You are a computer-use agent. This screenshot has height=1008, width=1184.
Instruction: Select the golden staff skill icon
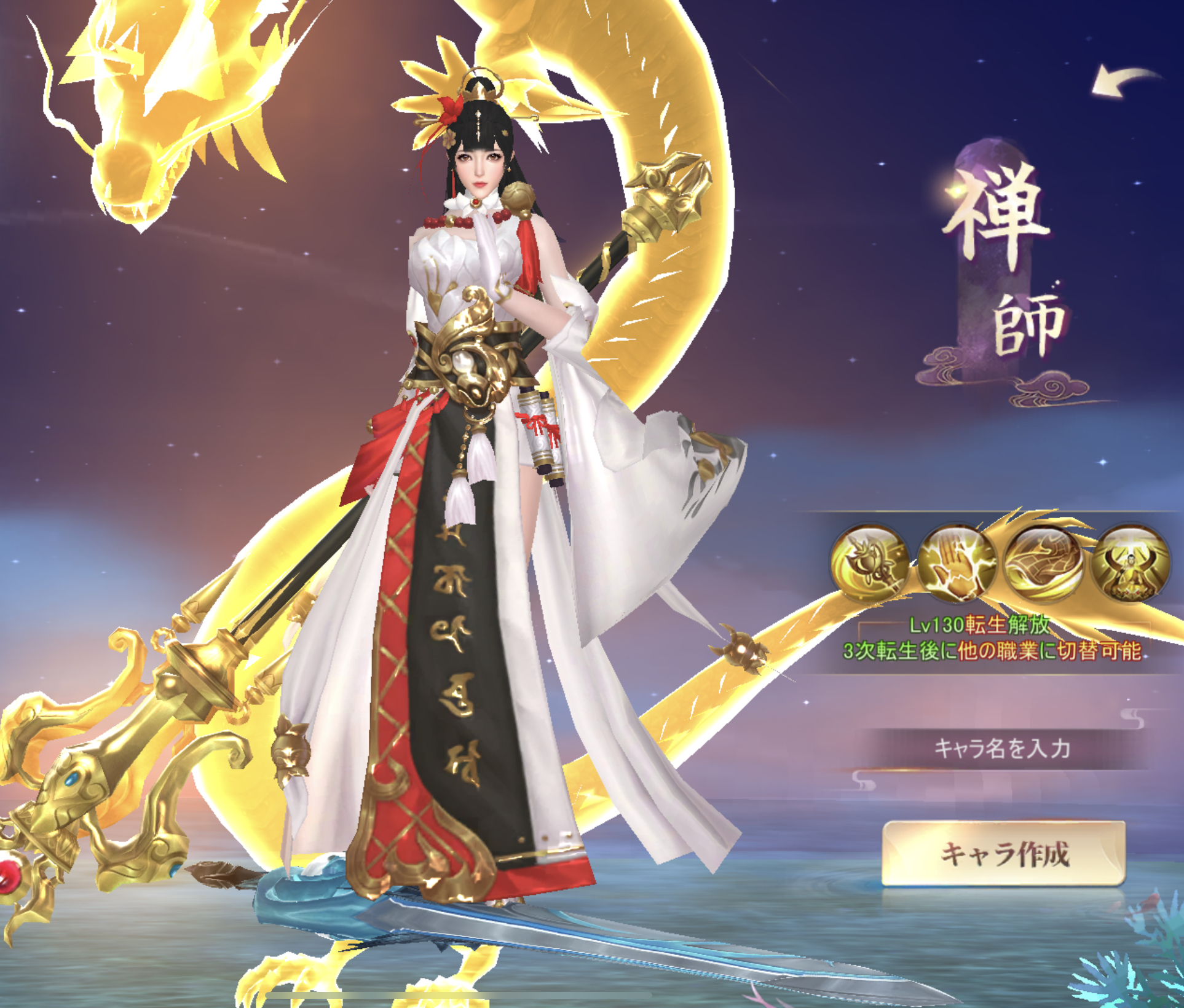pyautogui.click(x=869, y=563)
